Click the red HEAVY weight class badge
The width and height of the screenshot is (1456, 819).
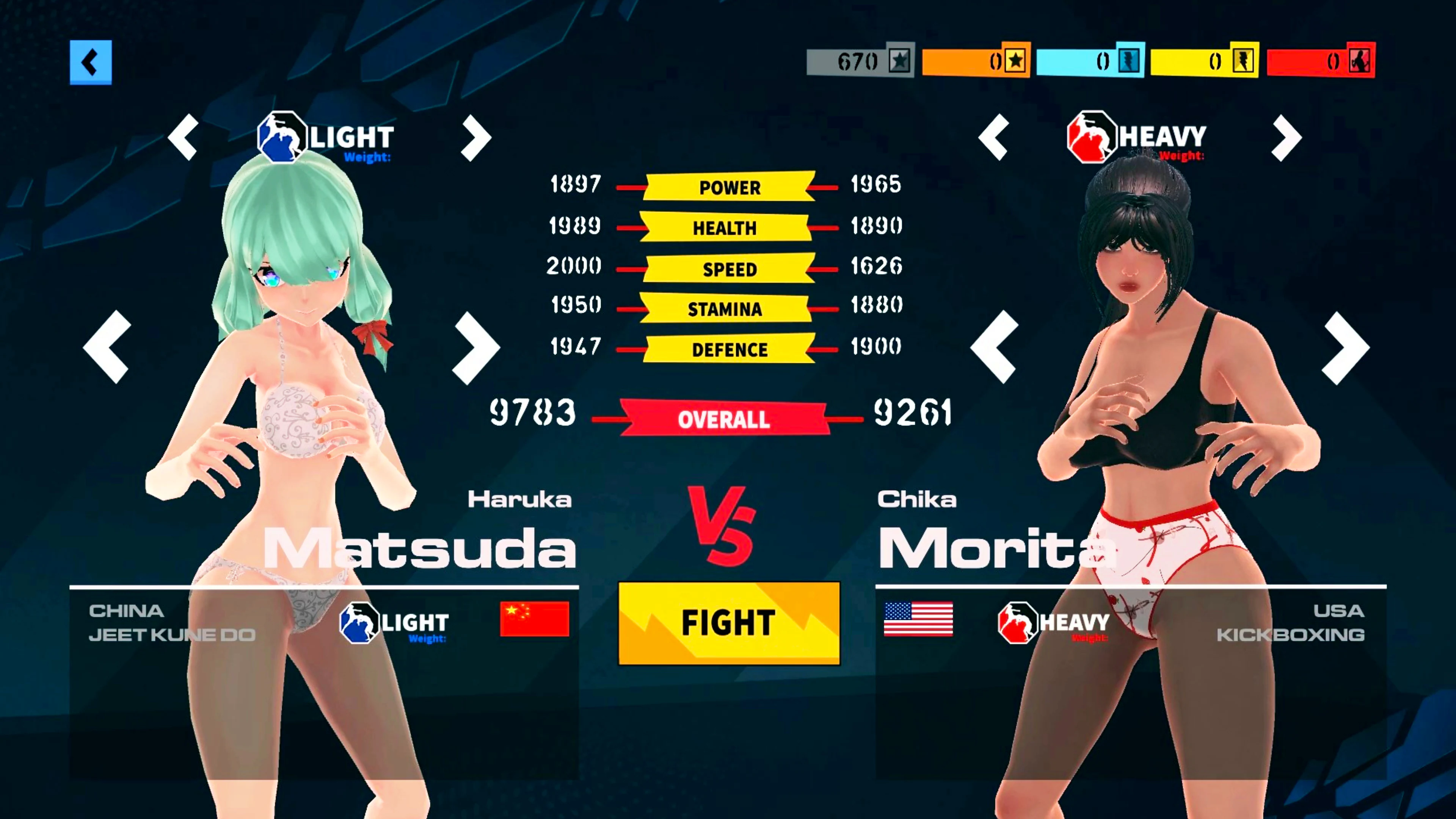(x=1092, y=137)
